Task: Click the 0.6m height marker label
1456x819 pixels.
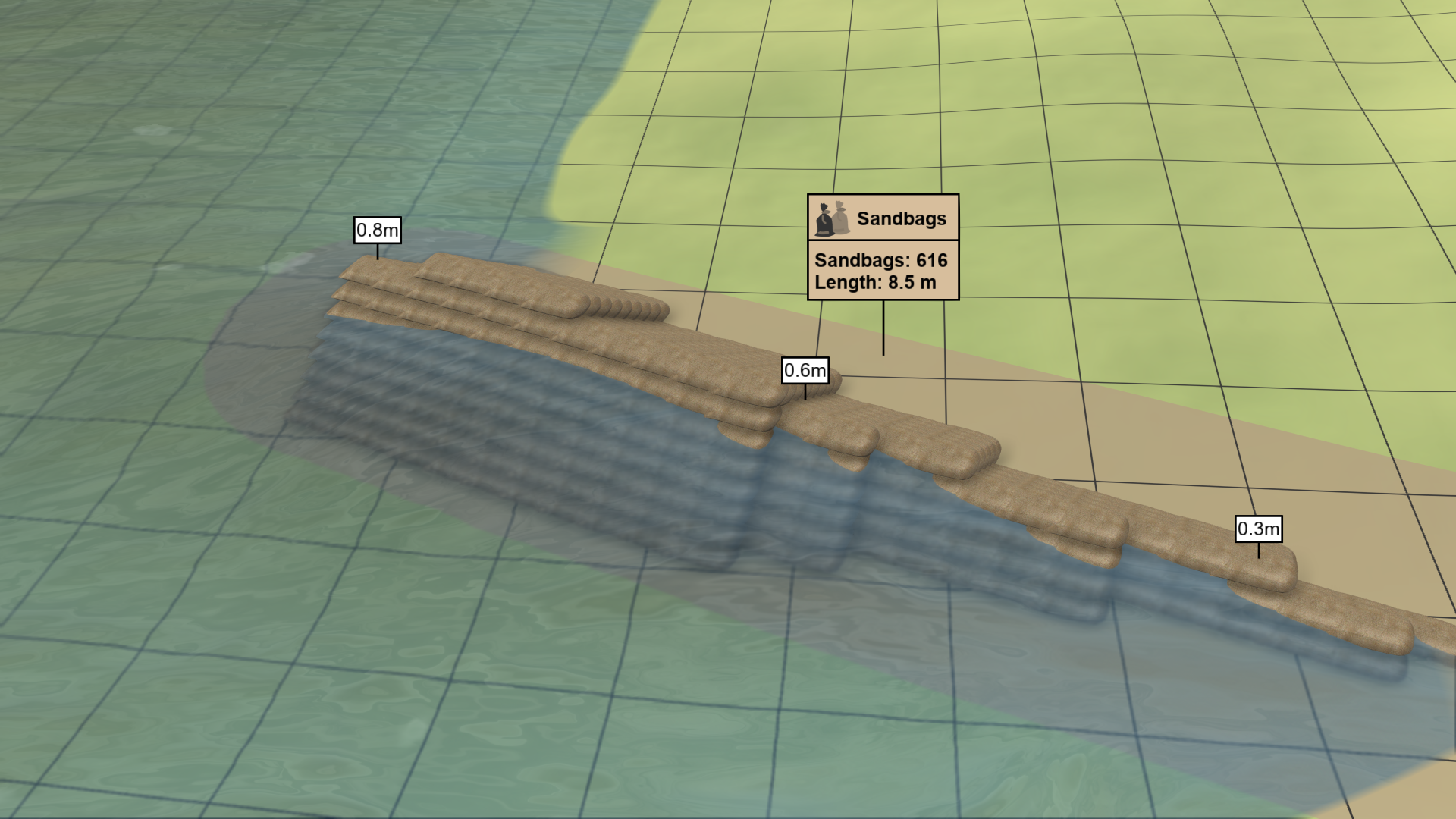Action: point(804,372)
